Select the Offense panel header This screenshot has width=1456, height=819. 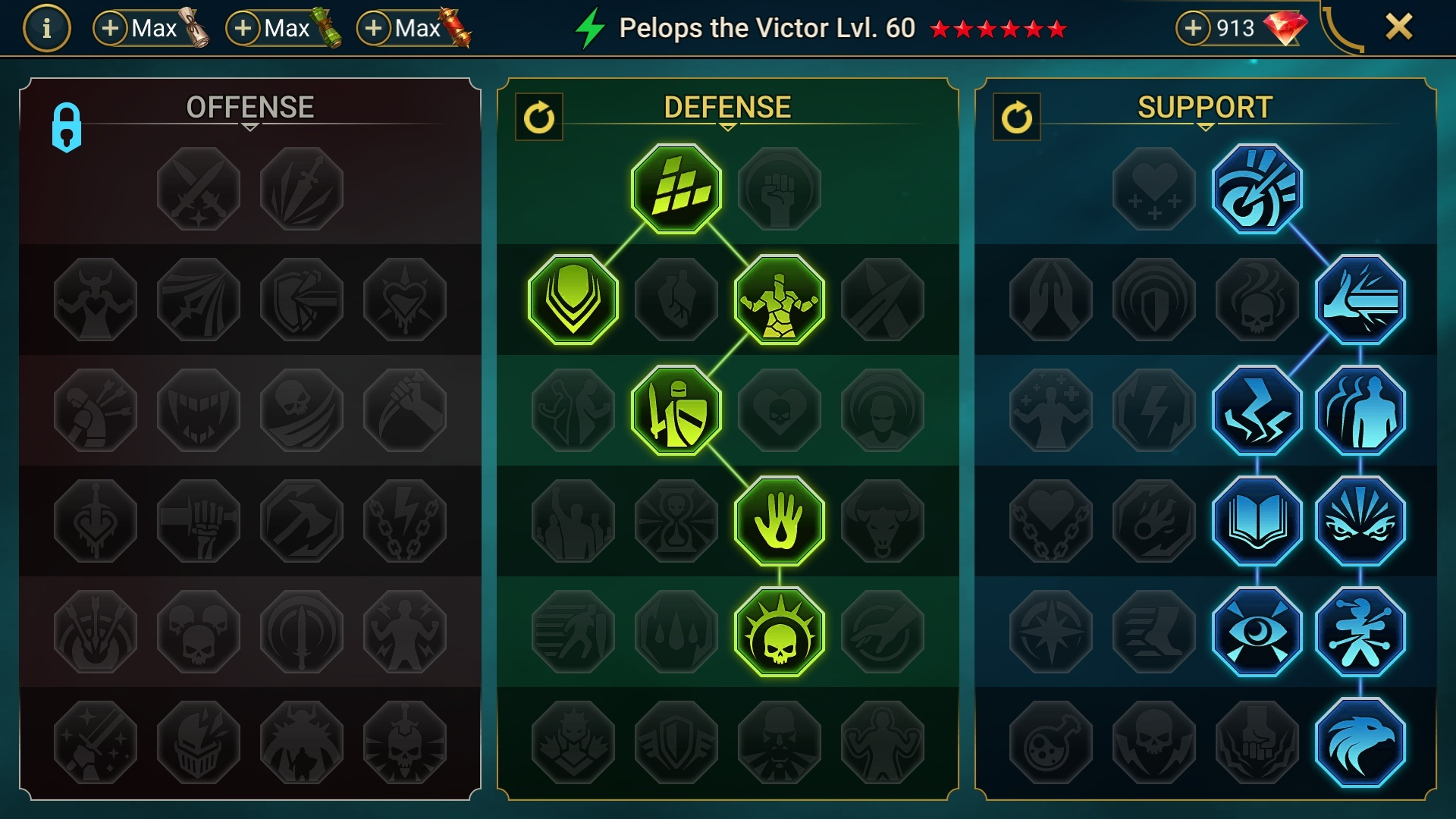pyautogui.click(x=250, y=106)
